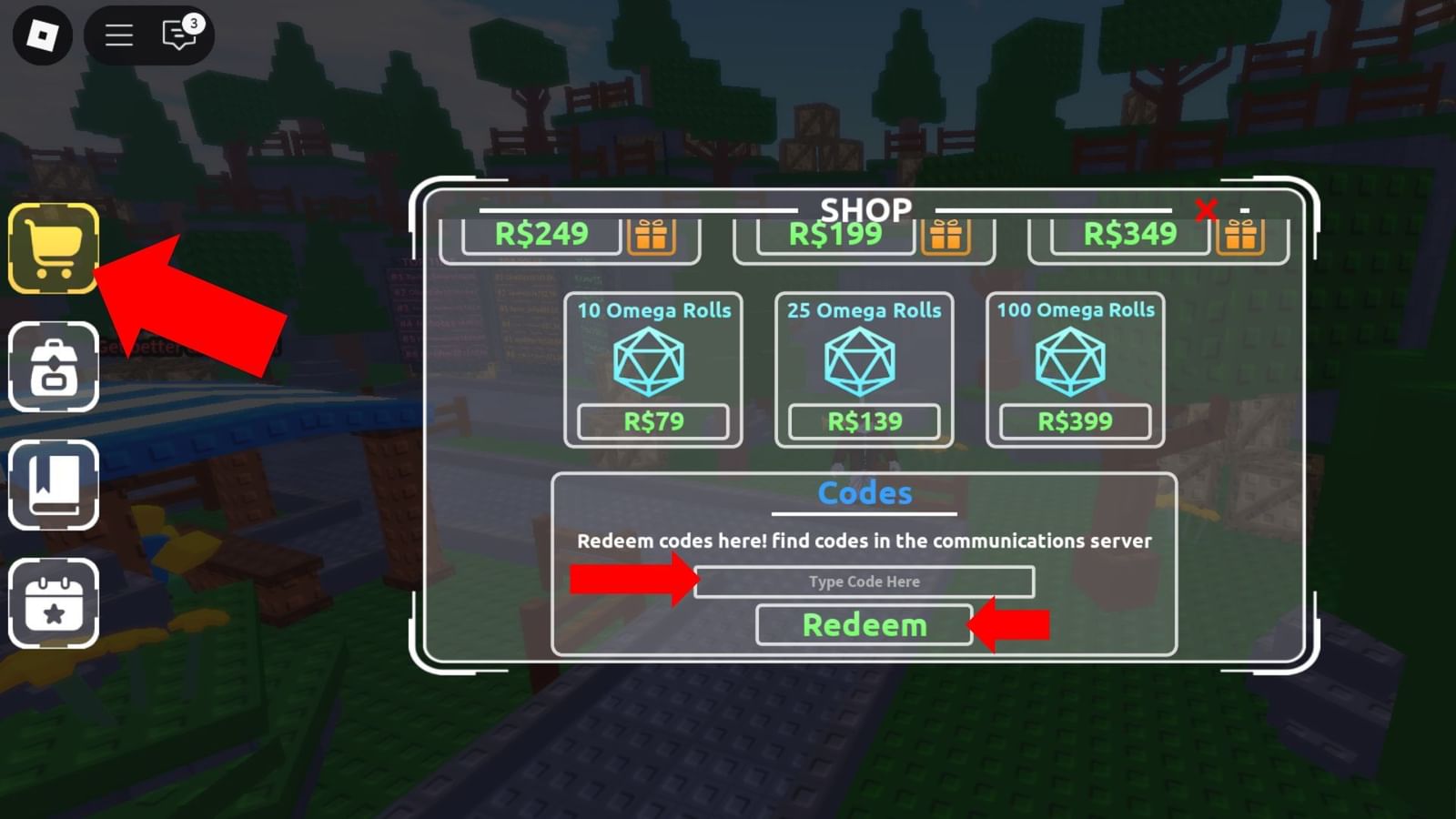Open the hamburger menu

[118, 35]
